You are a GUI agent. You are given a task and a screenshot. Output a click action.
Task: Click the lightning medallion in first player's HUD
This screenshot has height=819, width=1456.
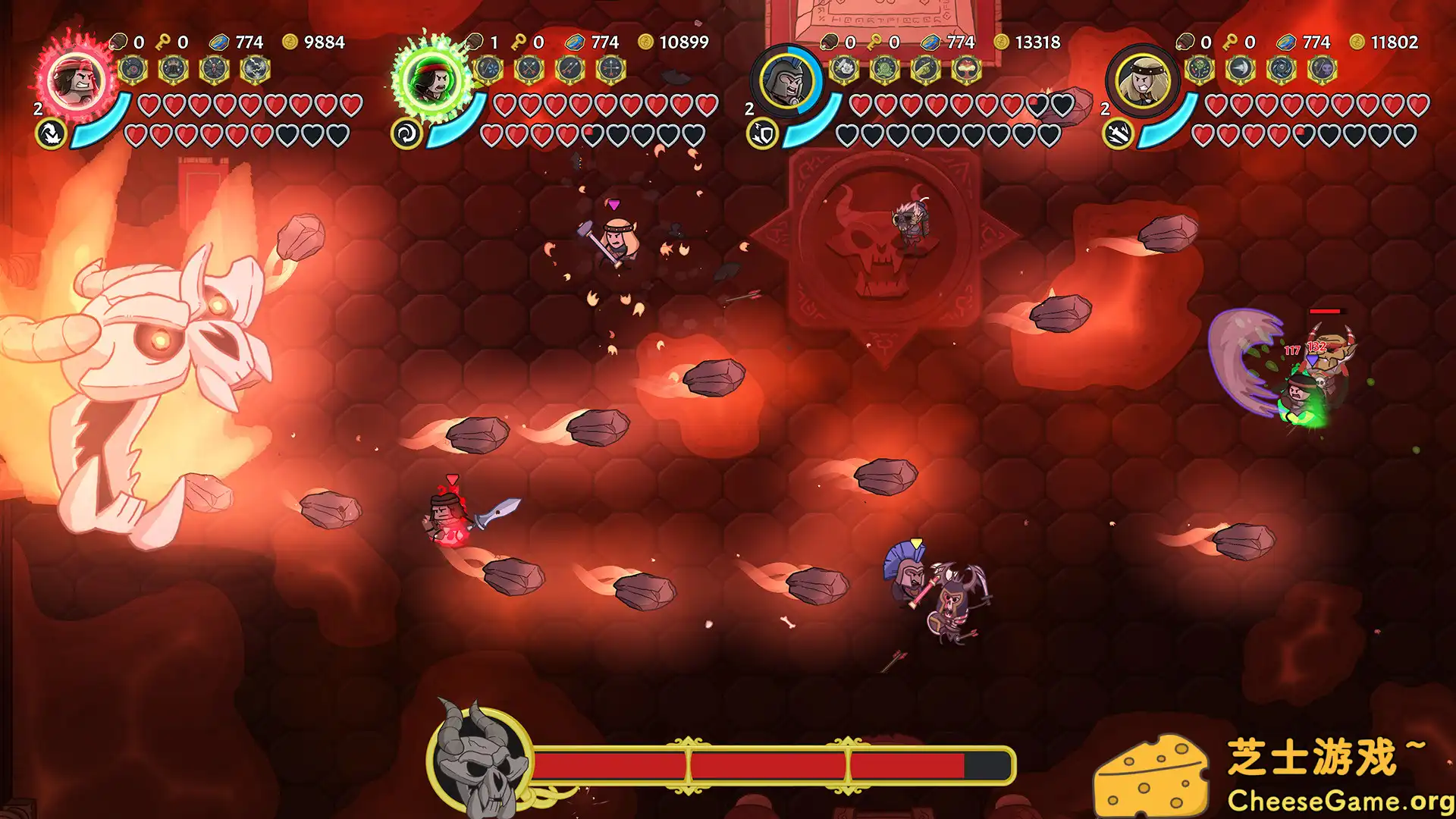pos(256,70)
